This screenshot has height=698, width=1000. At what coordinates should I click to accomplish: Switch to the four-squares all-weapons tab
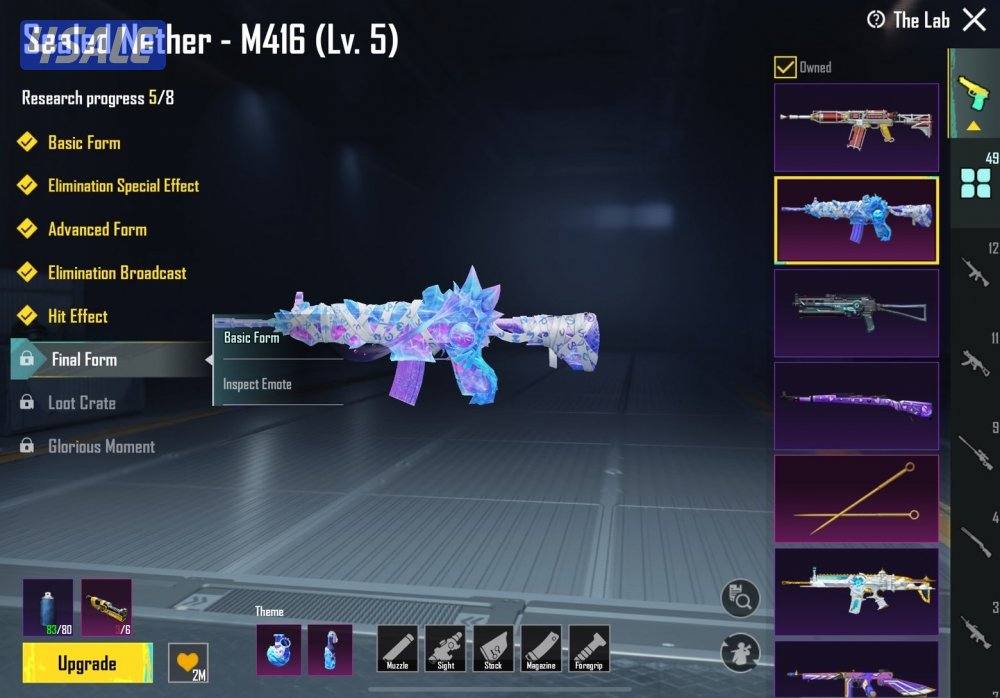pyautogui.click(x=974, y=184)
